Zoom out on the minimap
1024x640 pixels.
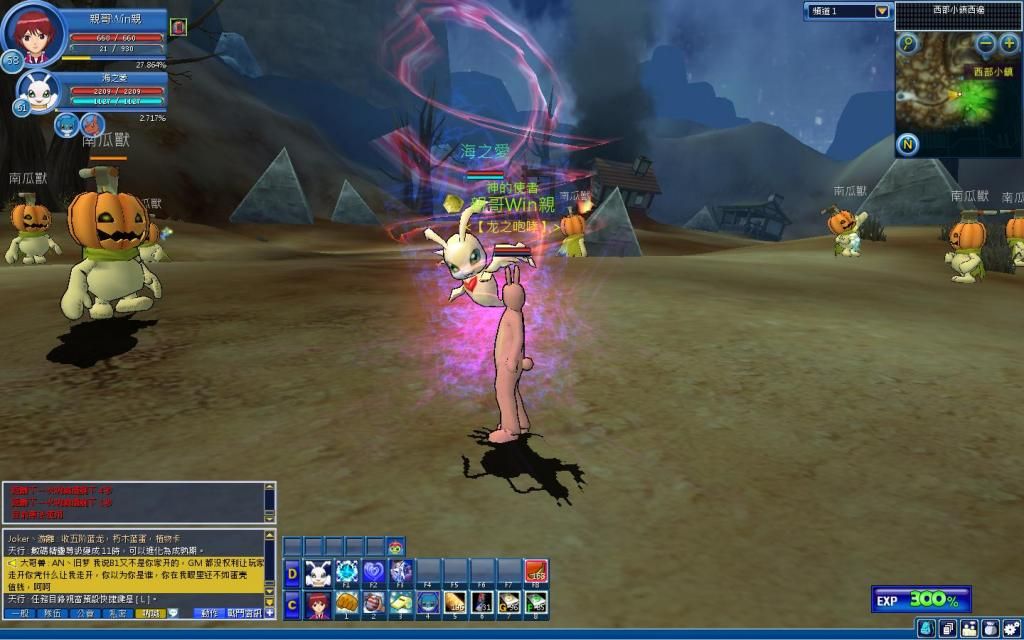coord(986,43)
